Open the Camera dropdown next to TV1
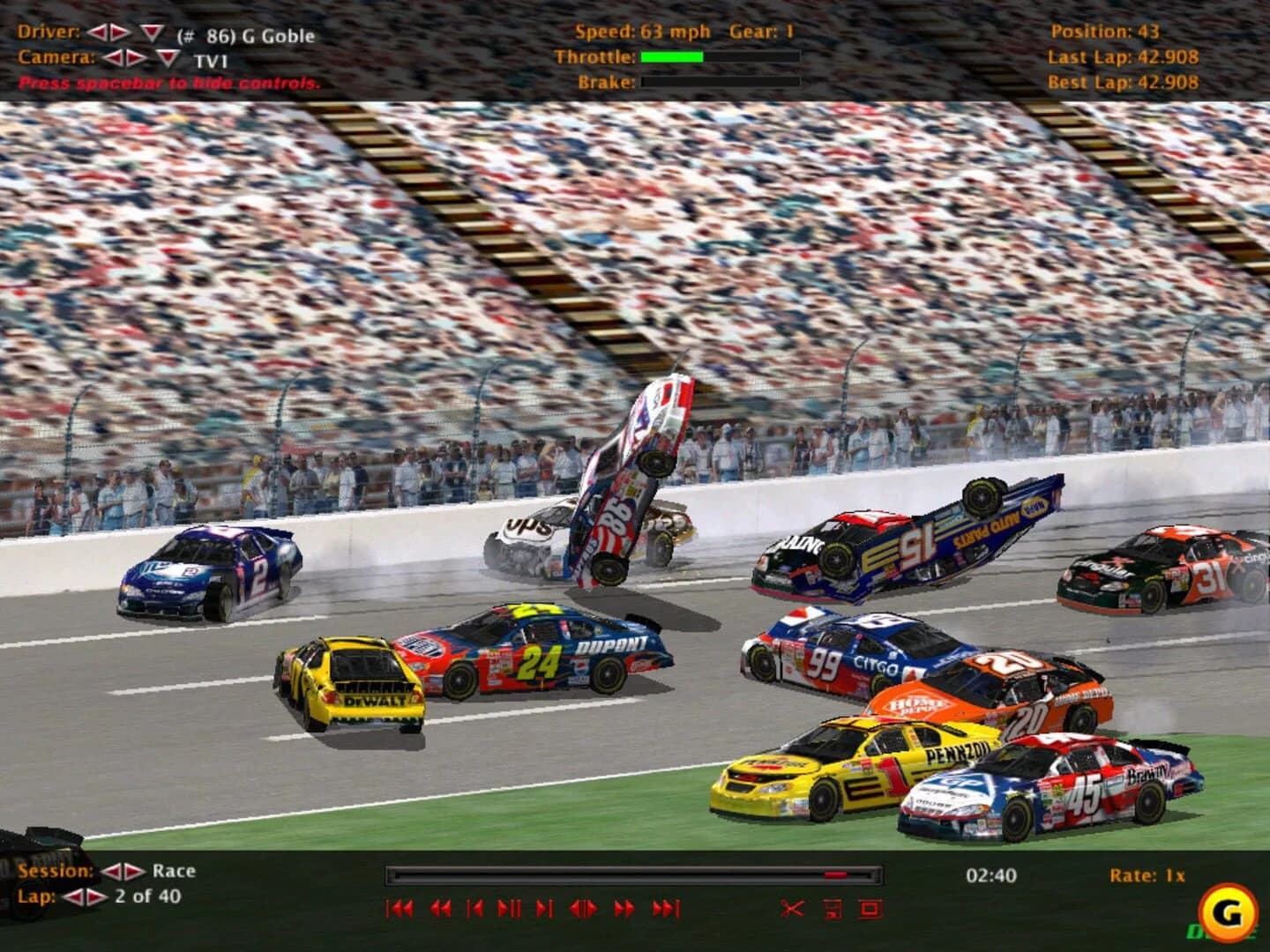This screenshot has width=1270, height=952. [167, 57]
